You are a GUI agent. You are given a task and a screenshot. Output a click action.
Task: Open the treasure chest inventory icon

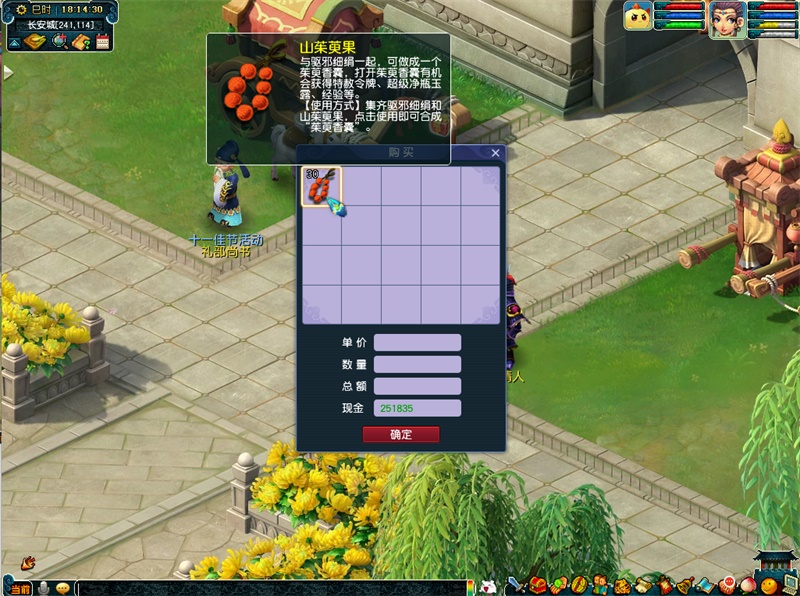pyautogui.click(x=538, y=585)
